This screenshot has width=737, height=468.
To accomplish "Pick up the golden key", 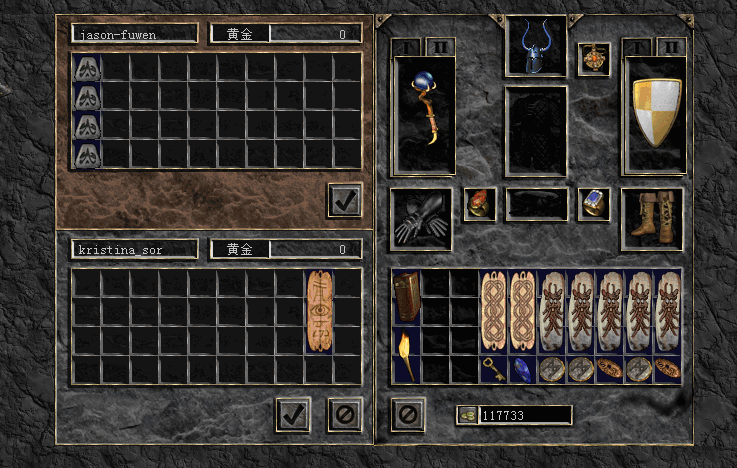I will click(494, 368).
